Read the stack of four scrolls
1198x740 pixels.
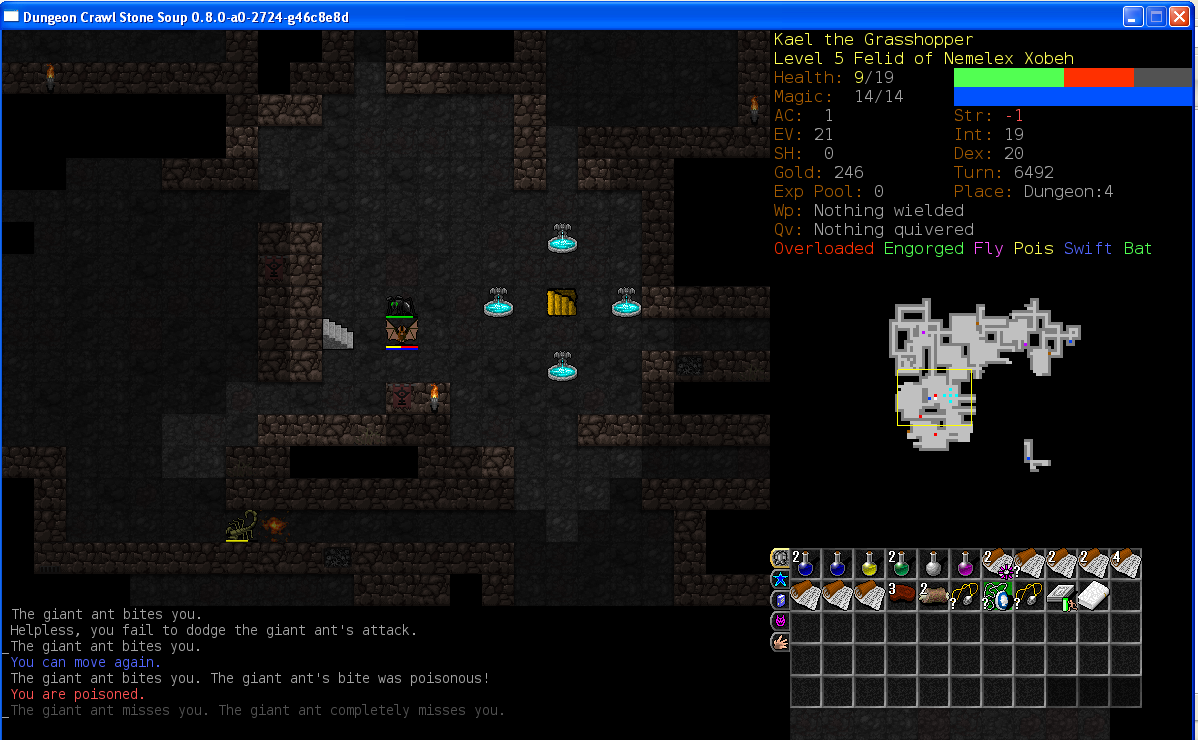[x=1126, y=564]
